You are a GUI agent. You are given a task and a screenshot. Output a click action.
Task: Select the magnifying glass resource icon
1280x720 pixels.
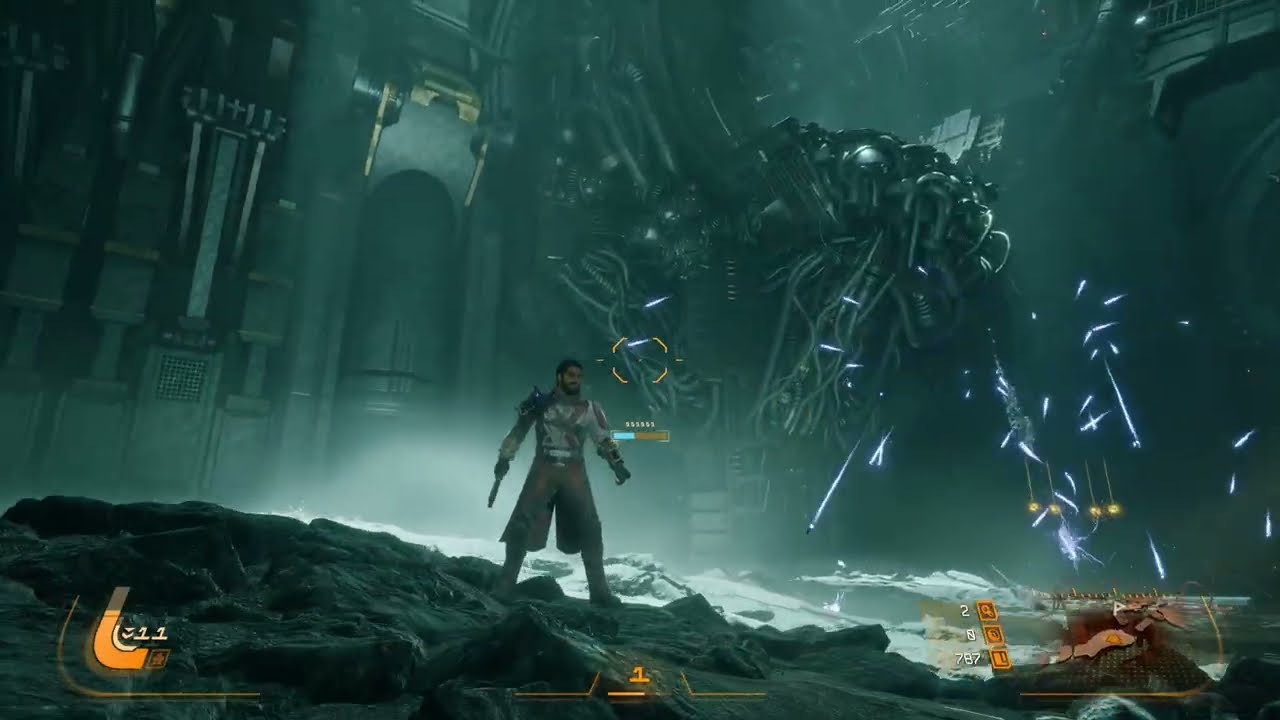click(986, 611)
